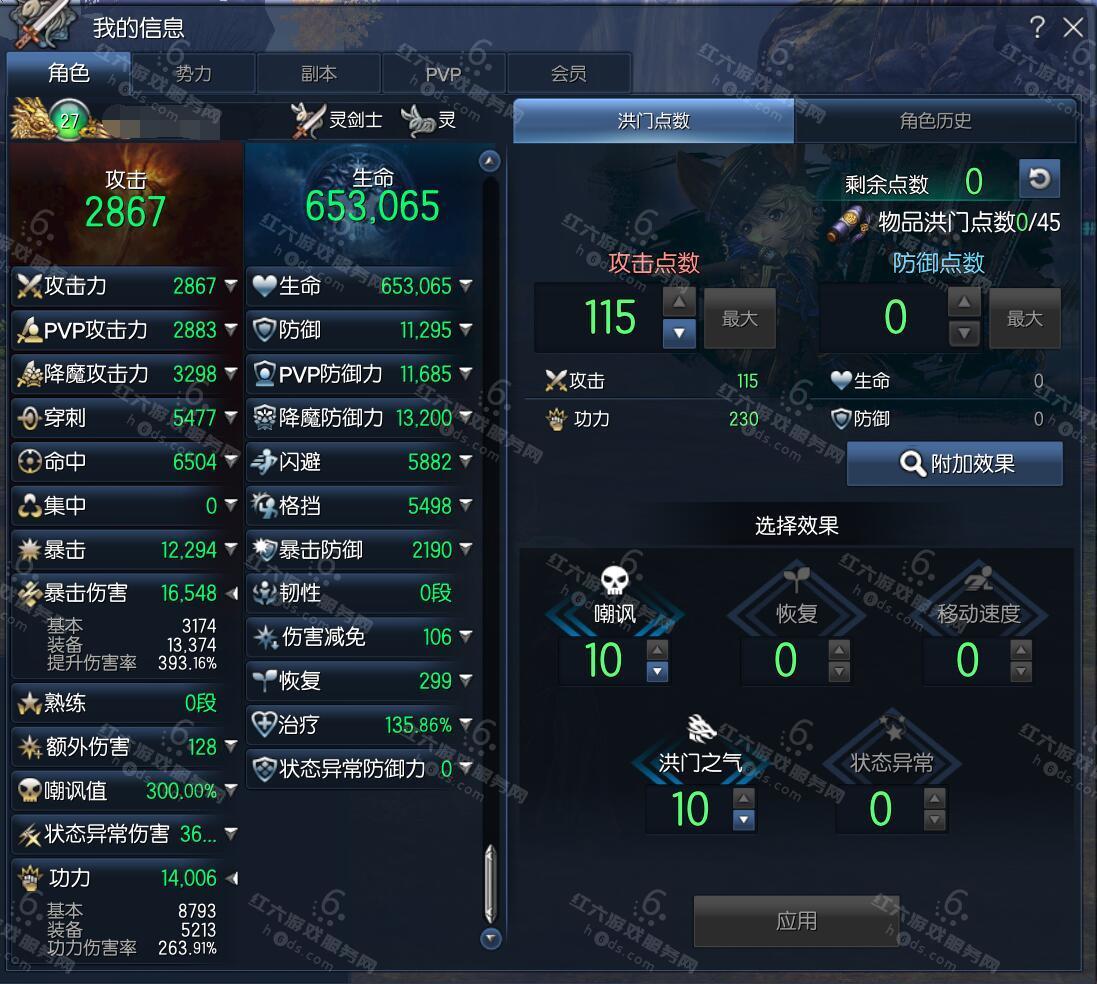Switch to the 副本 tab
Image resolution: width=1097 pixels, height=984 pixels.
pos(318,74)
